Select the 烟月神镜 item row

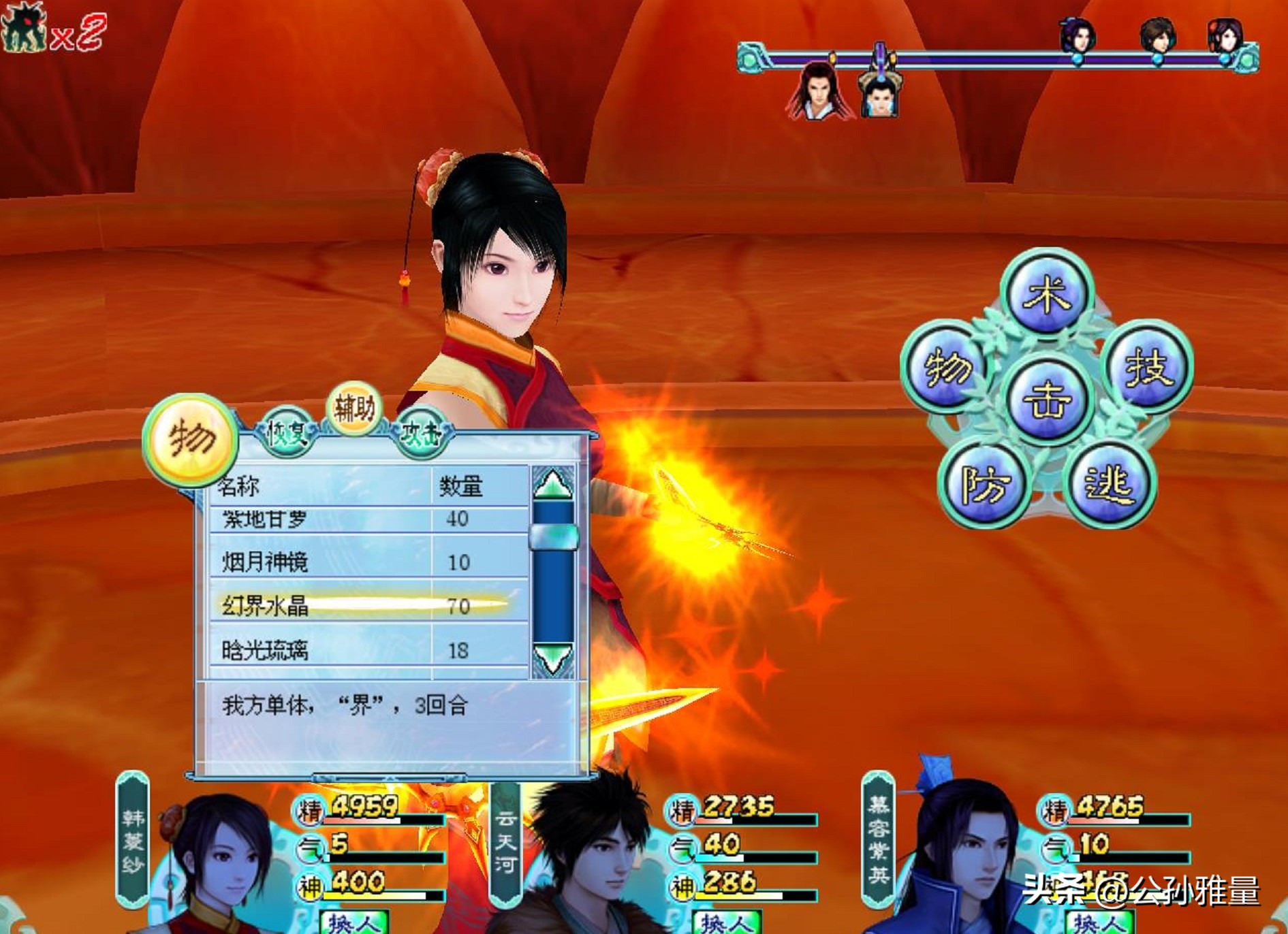point(368,562)
